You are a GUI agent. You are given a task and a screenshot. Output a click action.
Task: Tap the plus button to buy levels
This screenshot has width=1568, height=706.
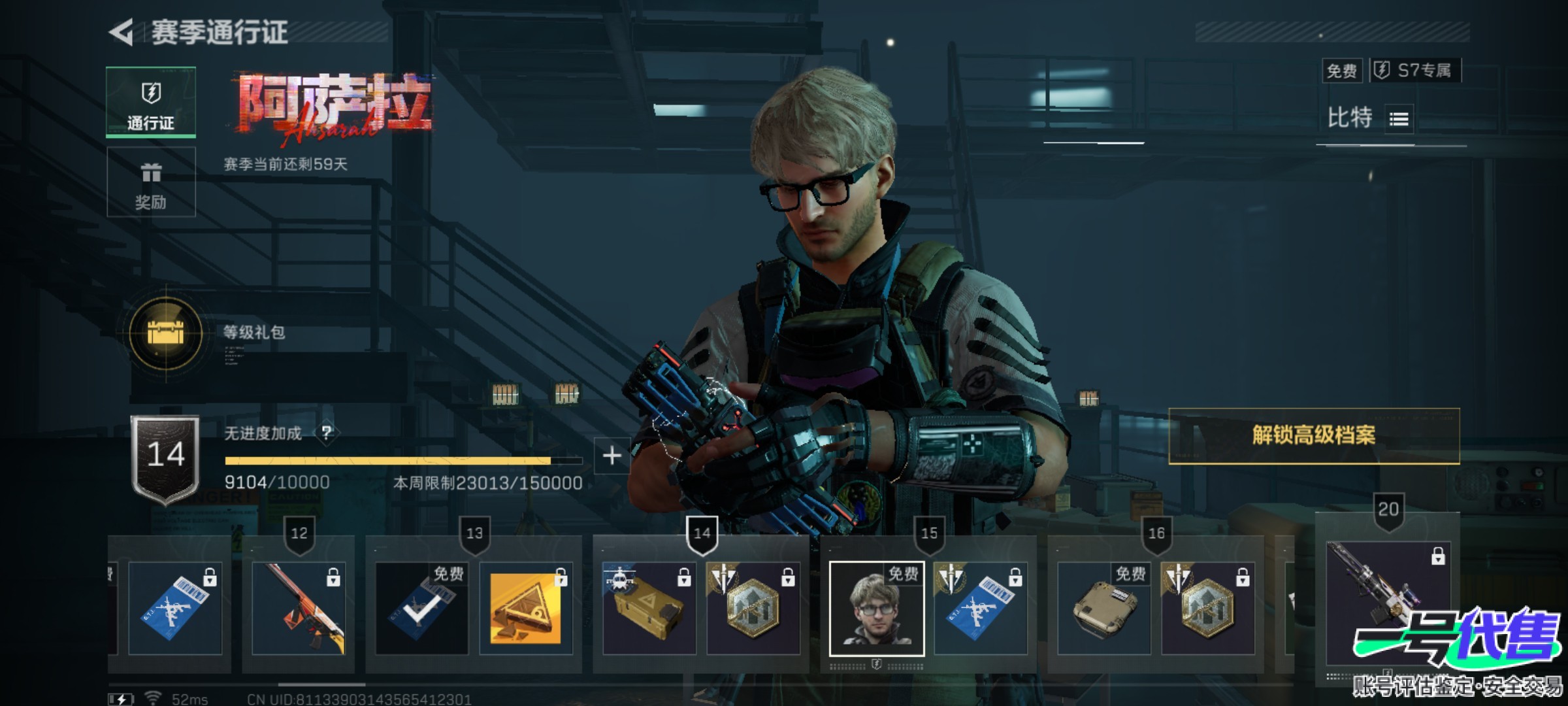coord(612,456)
